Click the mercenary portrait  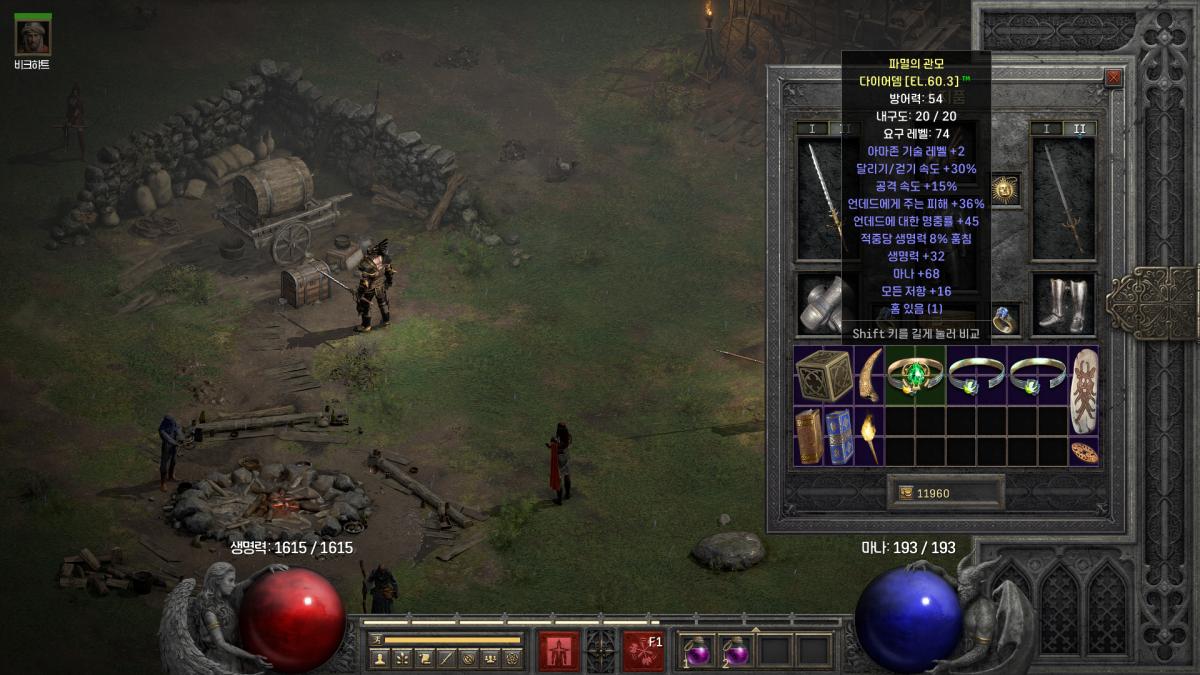click(x=33, y=37)
